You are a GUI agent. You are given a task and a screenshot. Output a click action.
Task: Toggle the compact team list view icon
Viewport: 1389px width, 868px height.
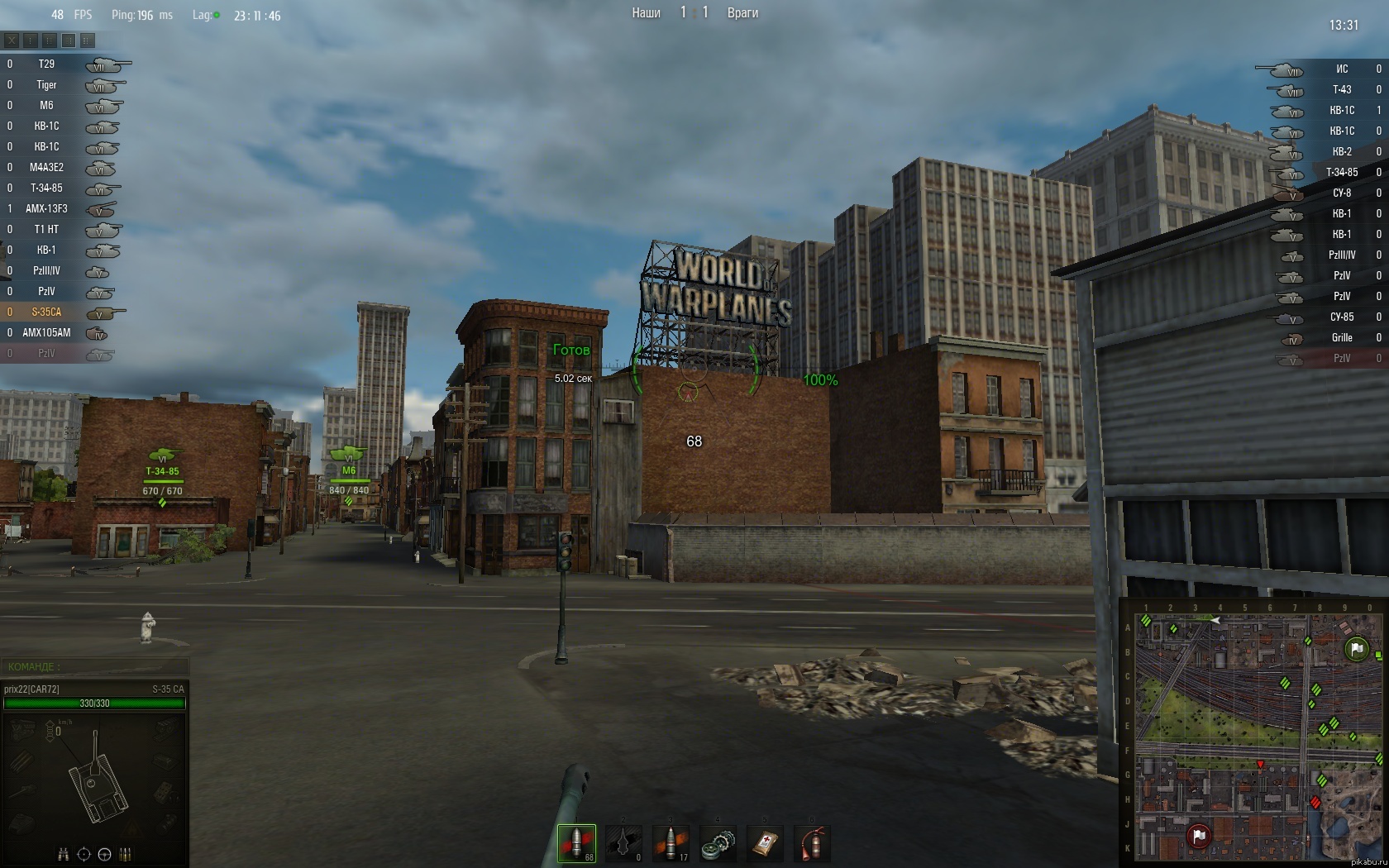point(50,40)
